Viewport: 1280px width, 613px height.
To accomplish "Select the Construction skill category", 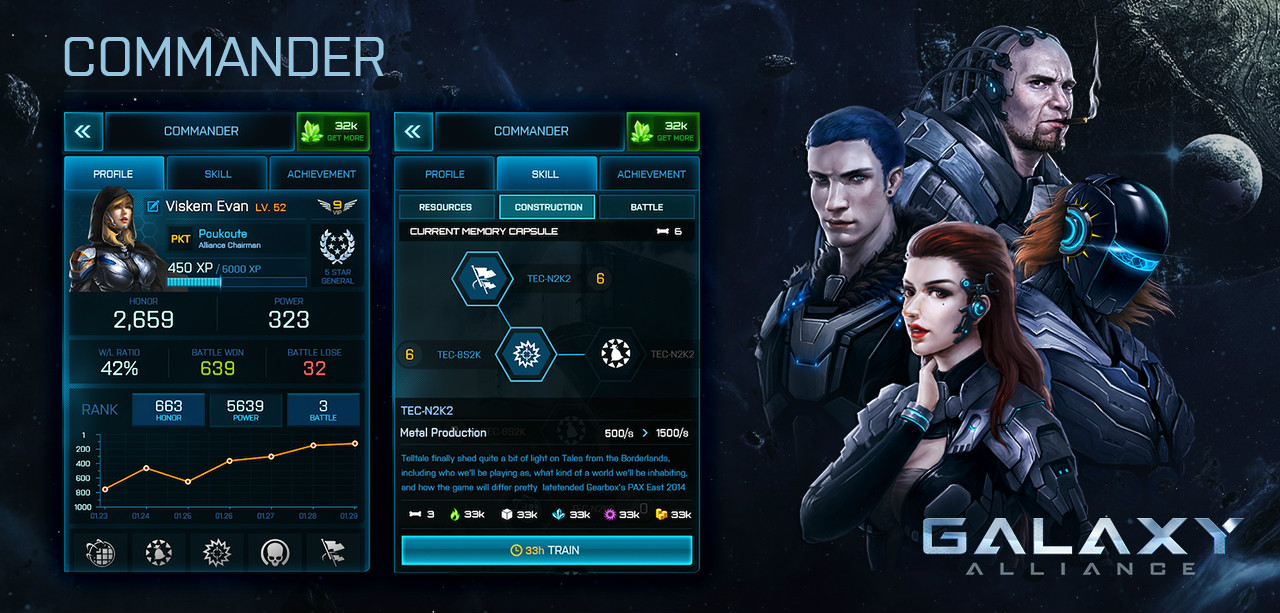I will pyautogui.click(x=547, y=207).
